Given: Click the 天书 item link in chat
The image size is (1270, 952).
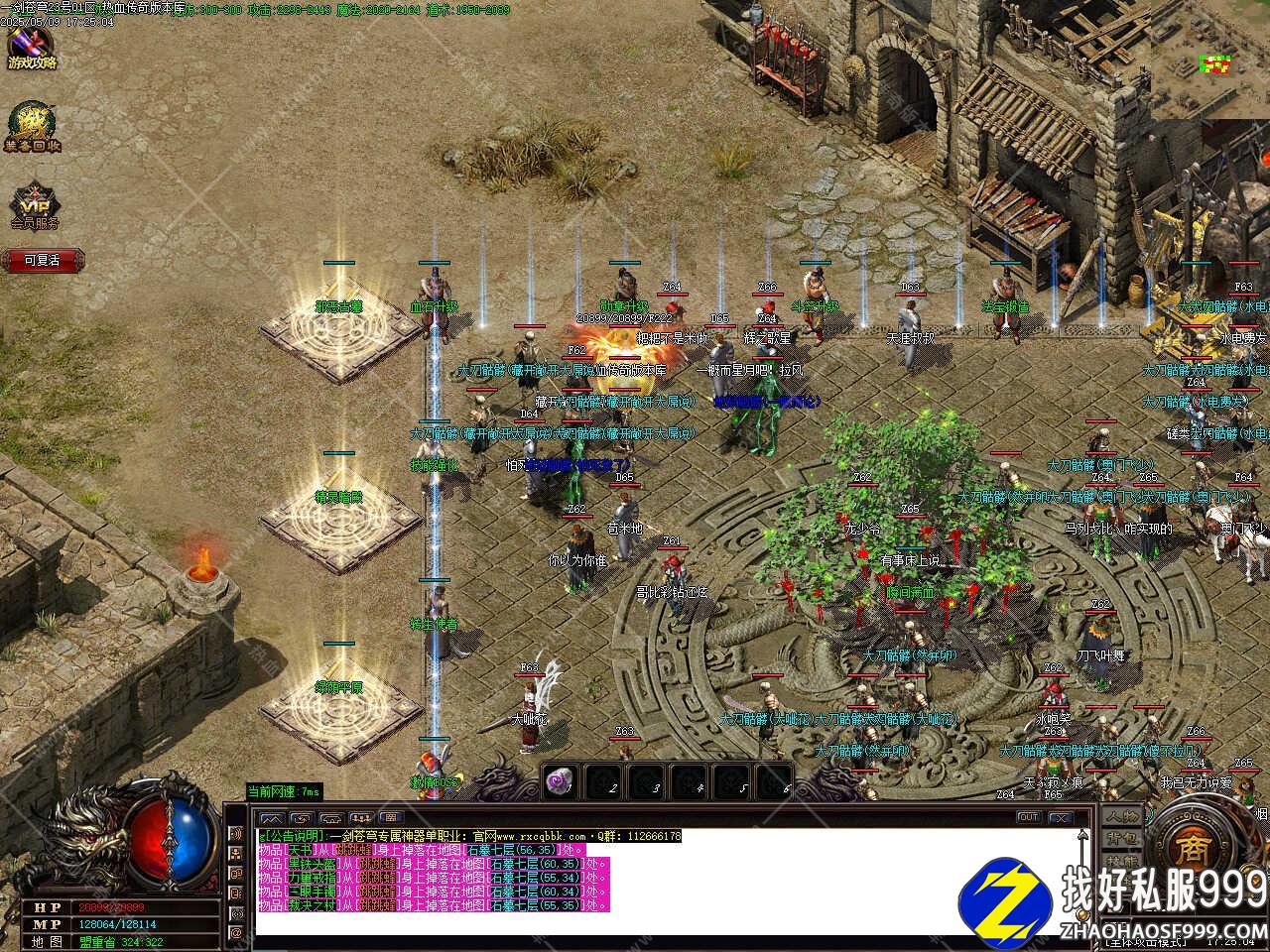Looking at the screenshot, I should pyautogui.click(x=299, y=851).
